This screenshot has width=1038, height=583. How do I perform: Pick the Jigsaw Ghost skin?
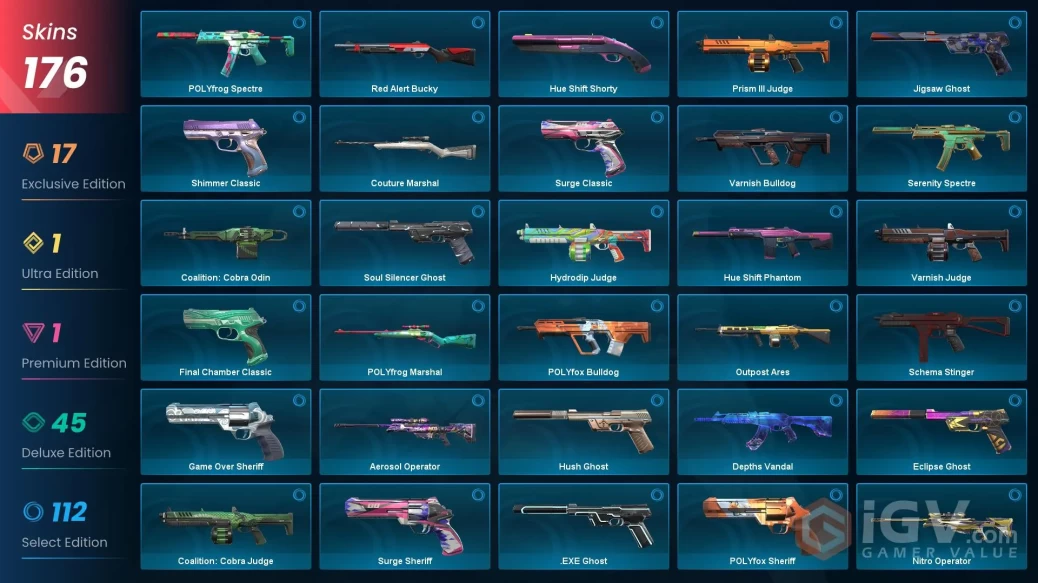pyautogui.click(x=941, y=53)
